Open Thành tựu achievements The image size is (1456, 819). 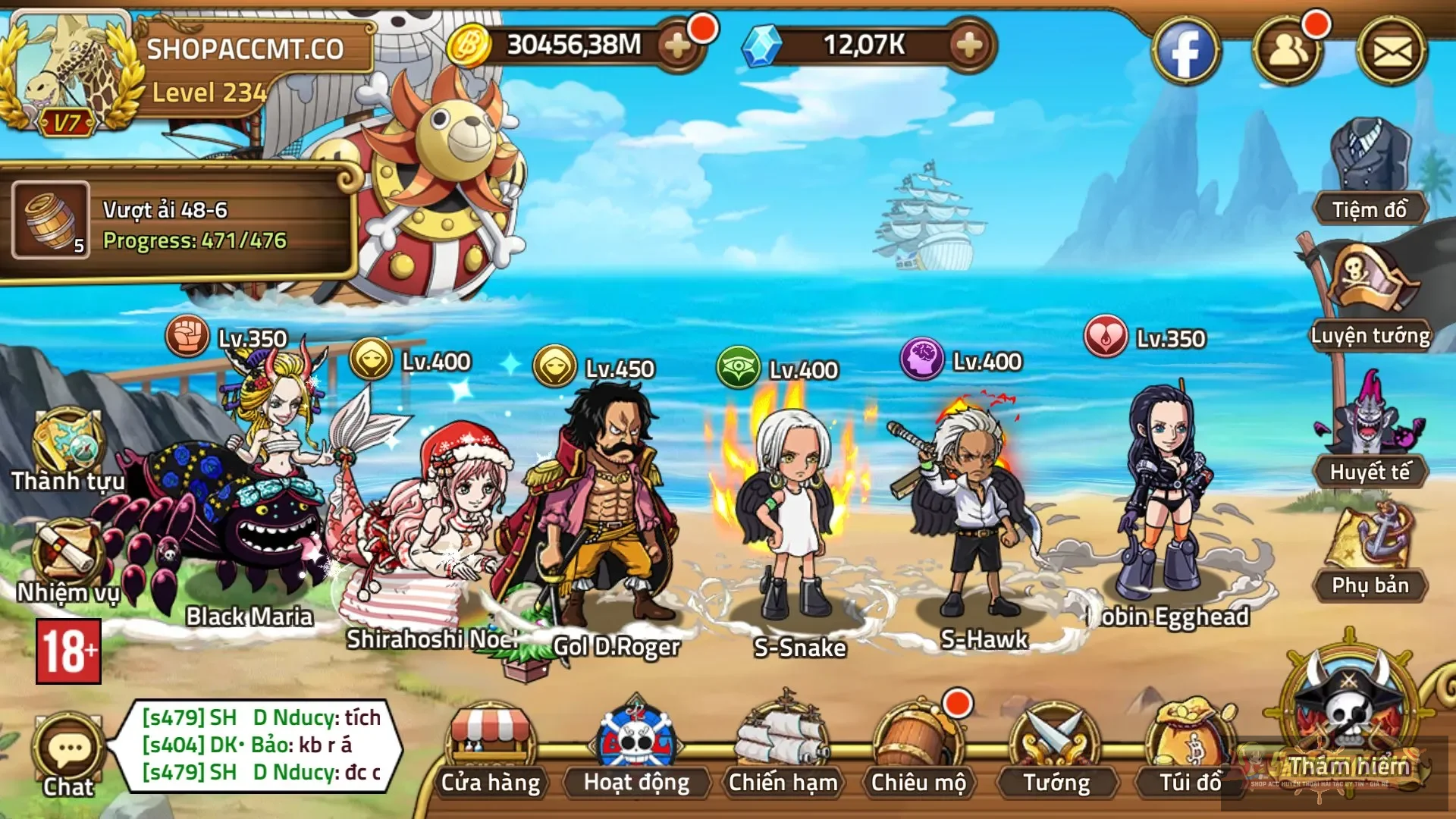pyautogui.click(x=67, y=449)
